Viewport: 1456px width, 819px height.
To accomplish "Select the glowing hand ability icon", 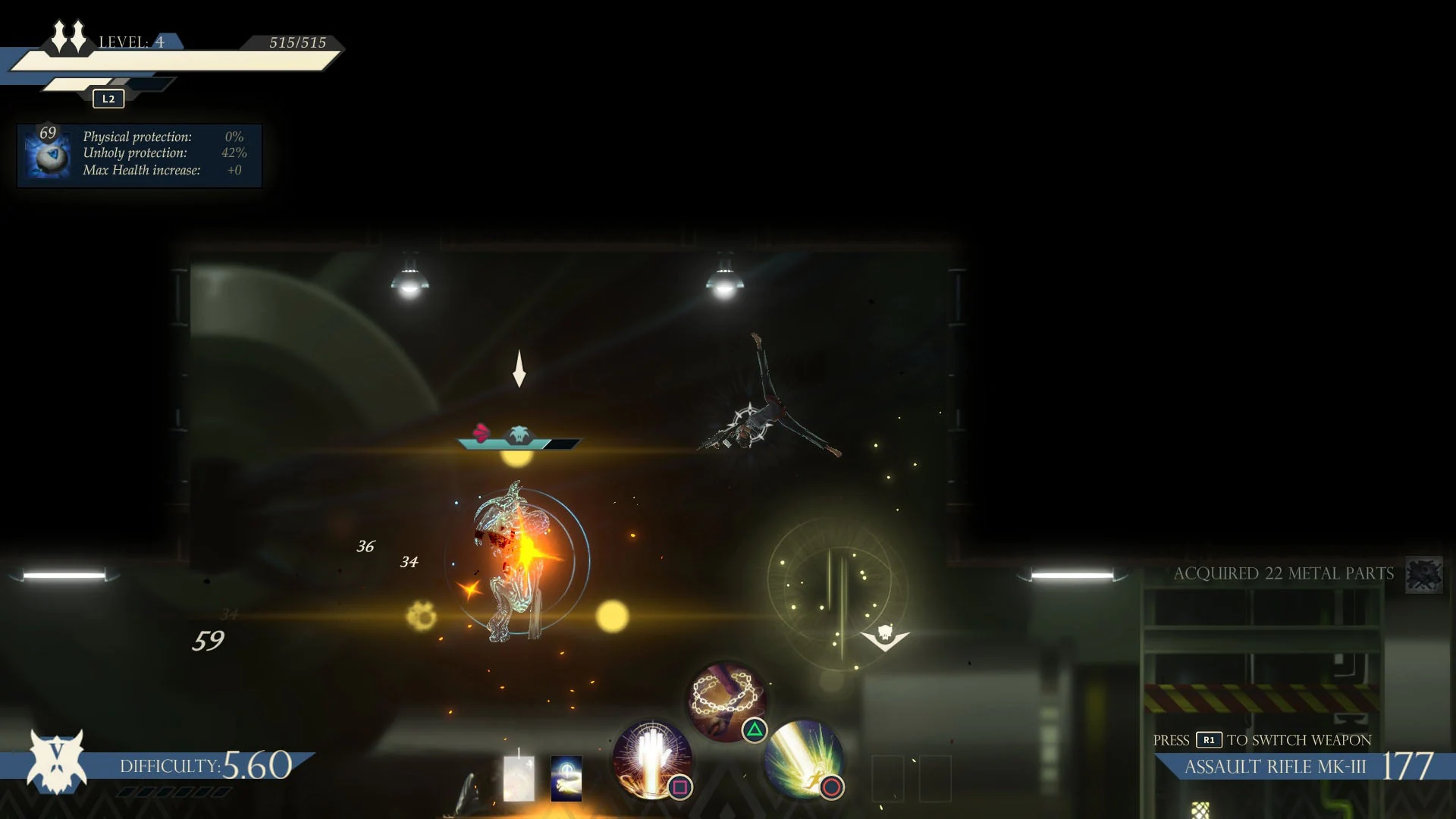I will (x=651, y=758).
